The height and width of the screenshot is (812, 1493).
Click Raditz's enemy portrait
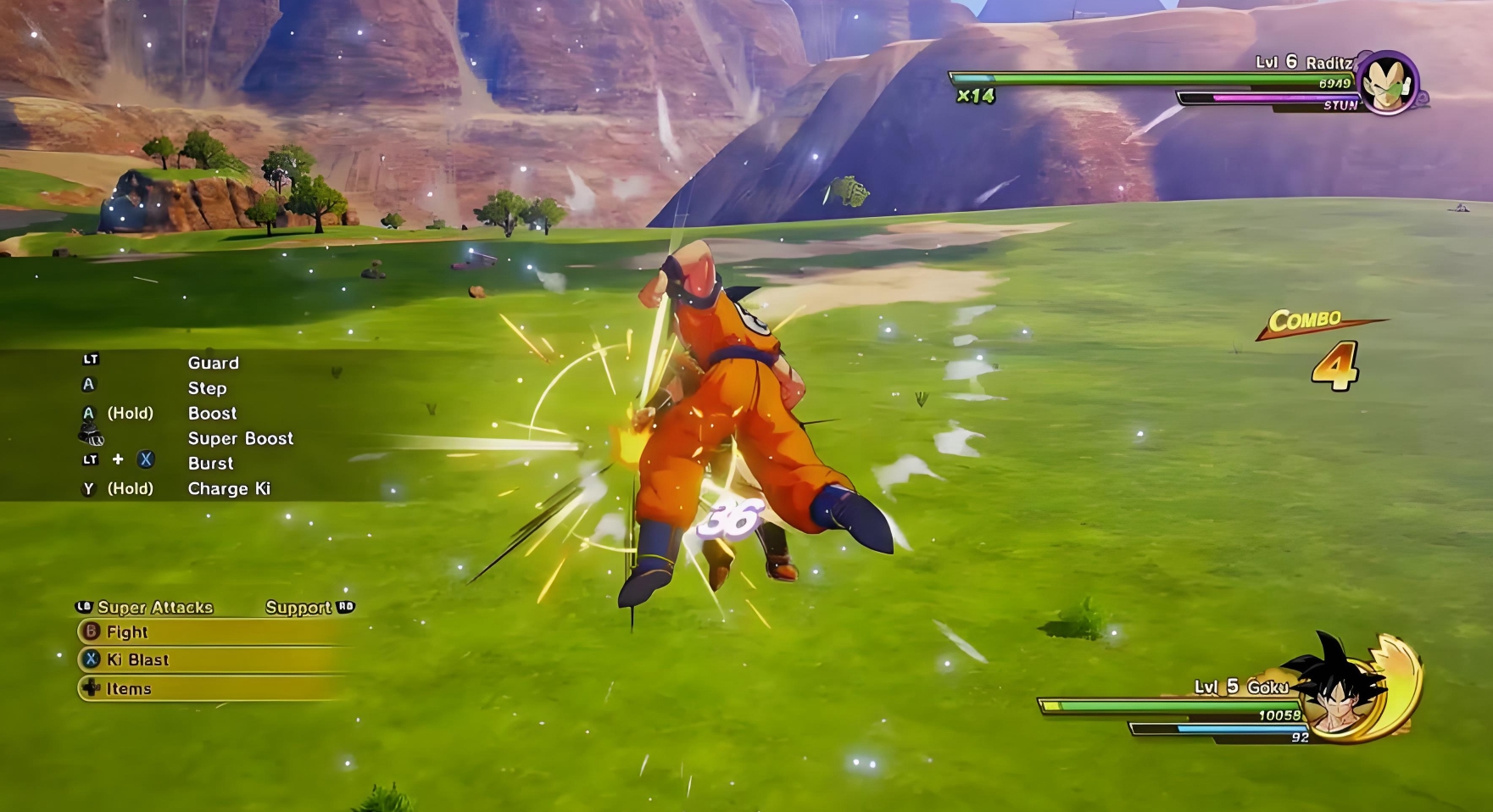coord(1387,83)
